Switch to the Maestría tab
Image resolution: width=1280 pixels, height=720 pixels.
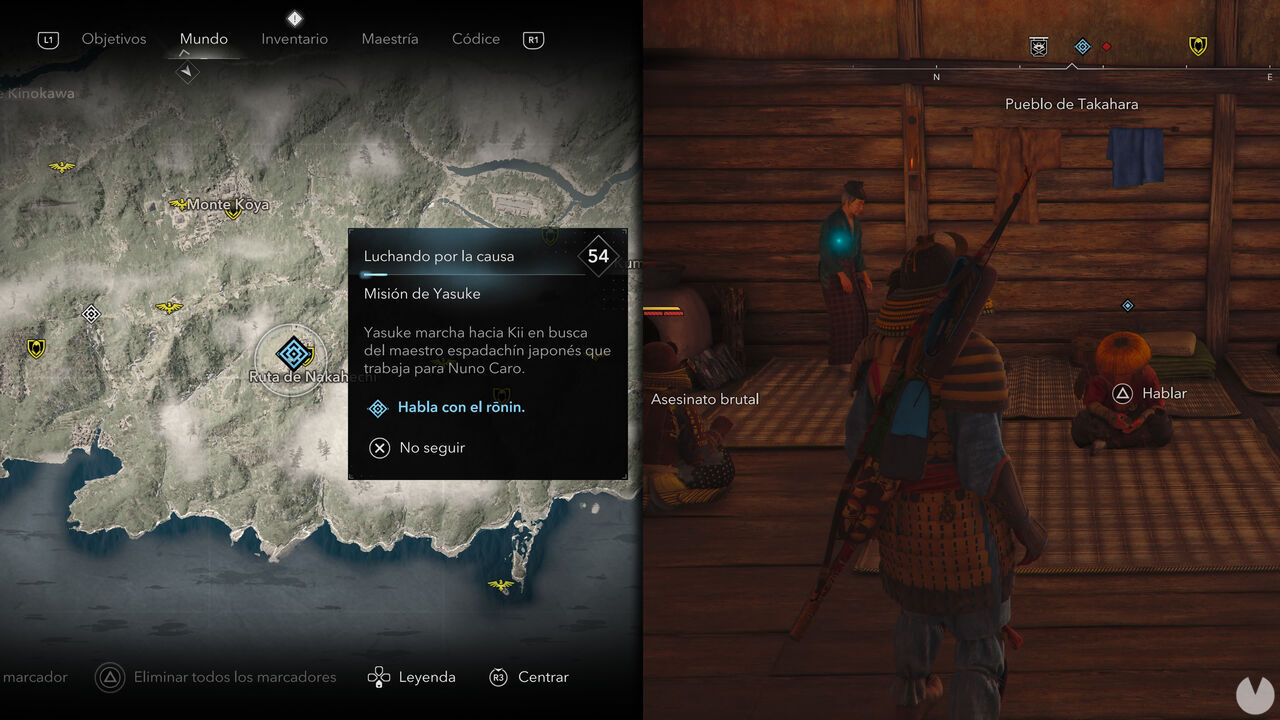click(390, 39)
